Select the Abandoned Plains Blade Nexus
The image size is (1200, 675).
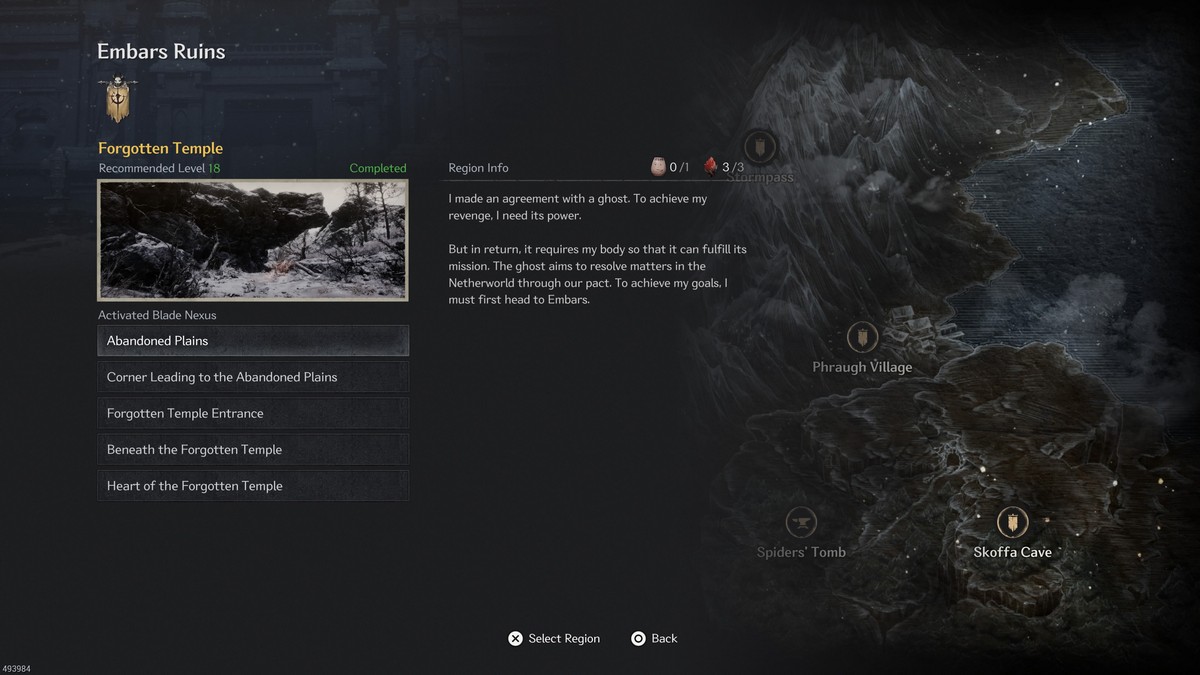252,341
